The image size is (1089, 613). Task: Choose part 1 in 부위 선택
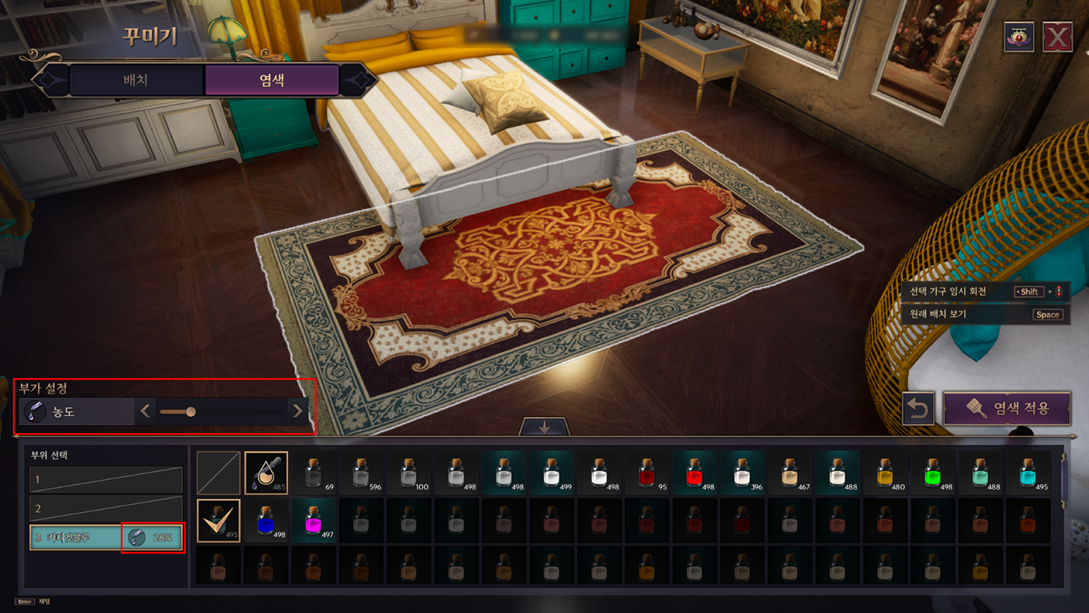(106, 480)
